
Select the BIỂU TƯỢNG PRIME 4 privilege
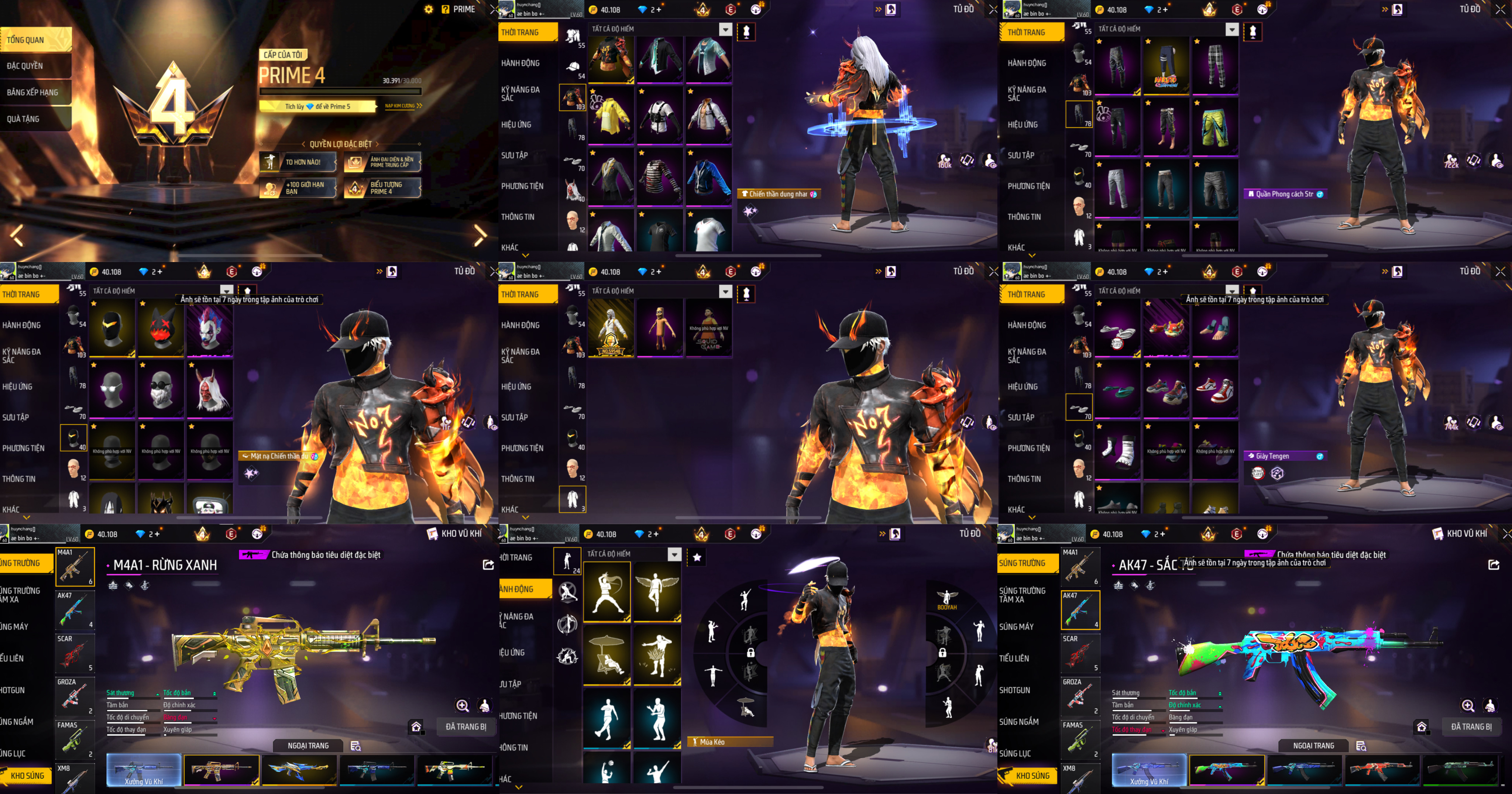382,188
